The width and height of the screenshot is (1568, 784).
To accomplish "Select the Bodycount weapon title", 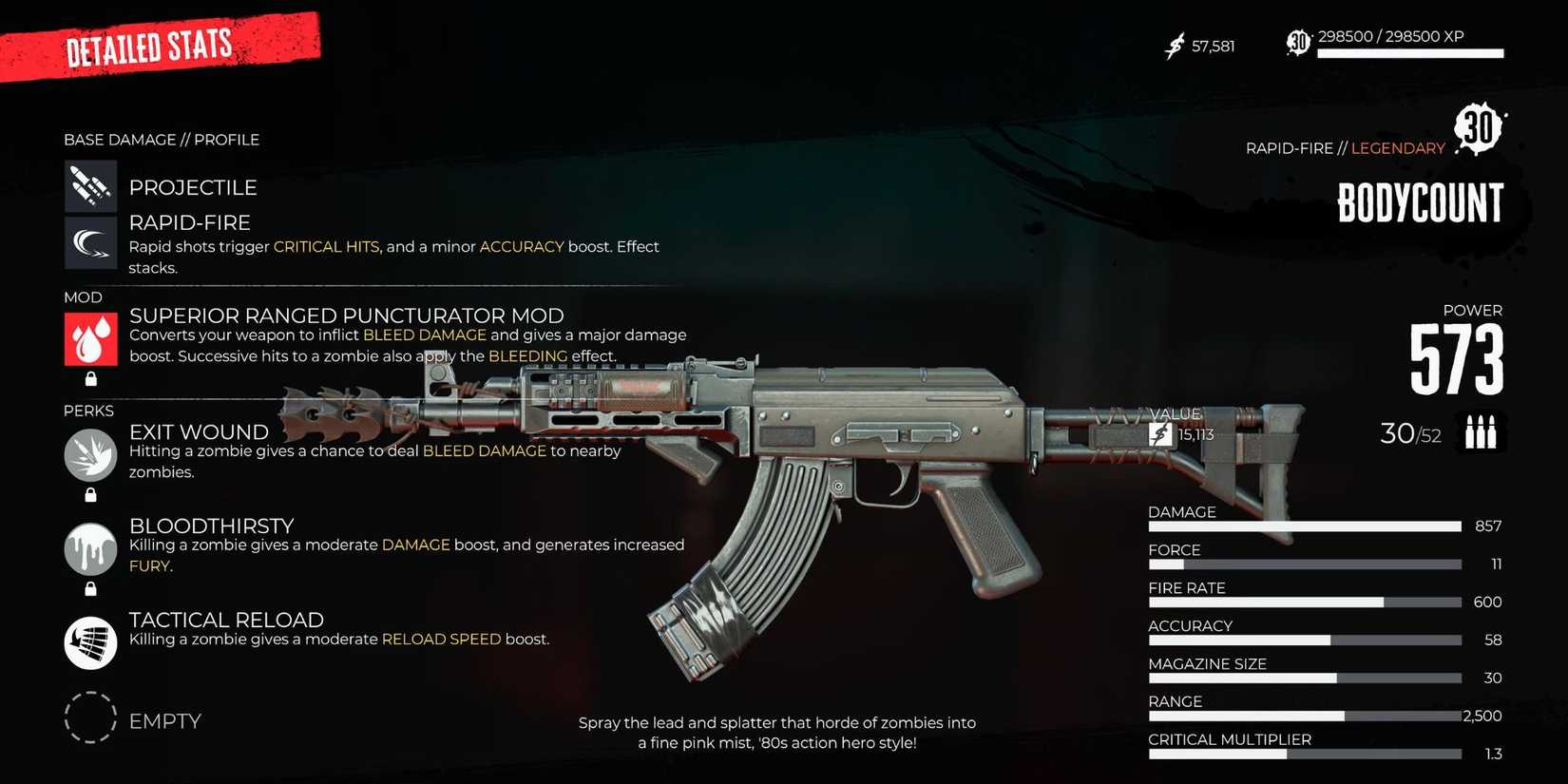I will pos(1419,201).
